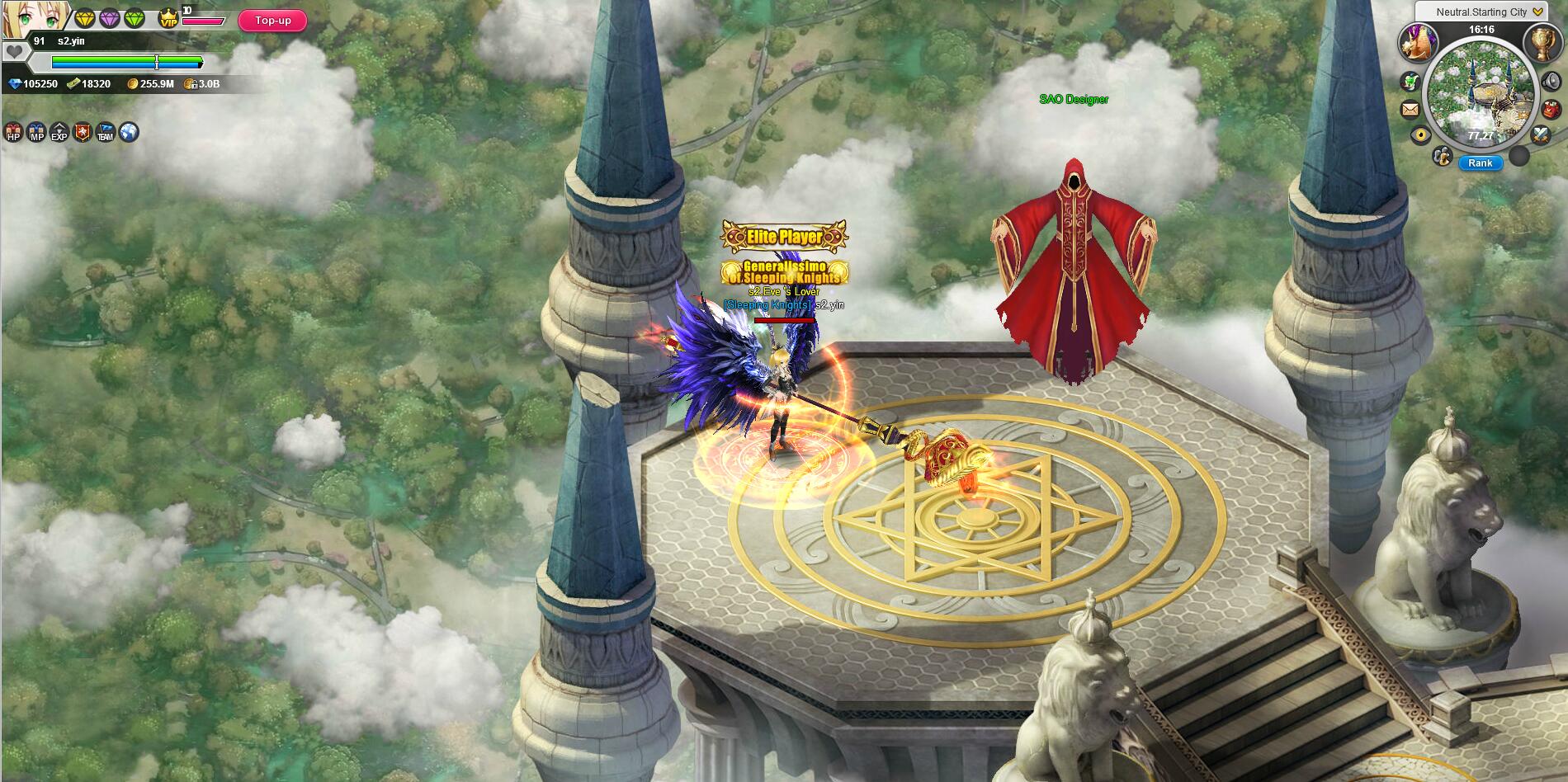Image resolution: width=1568 pixels, height=782 pixels.
Task: Expand the Neutral.Starting City dropdown
Action: click(1537, 12)
